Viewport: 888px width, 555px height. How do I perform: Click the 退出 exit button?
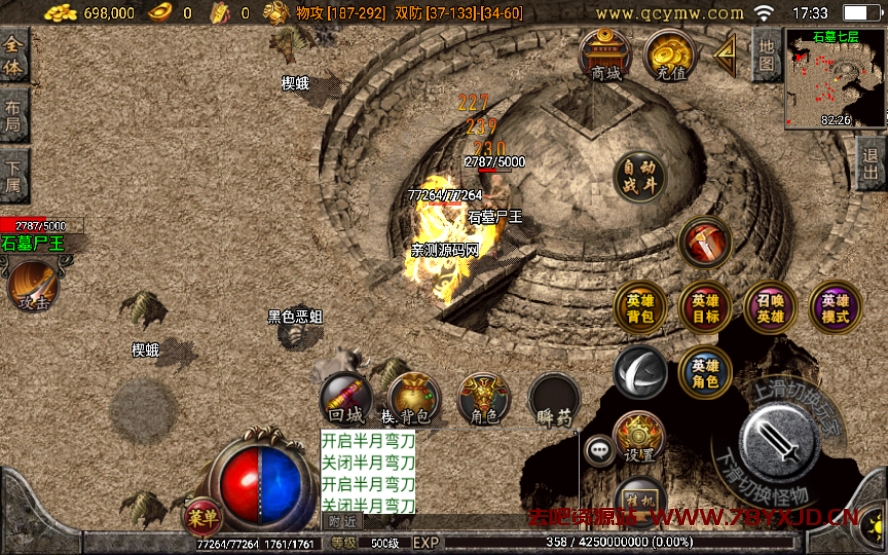[x=872, y=163]
